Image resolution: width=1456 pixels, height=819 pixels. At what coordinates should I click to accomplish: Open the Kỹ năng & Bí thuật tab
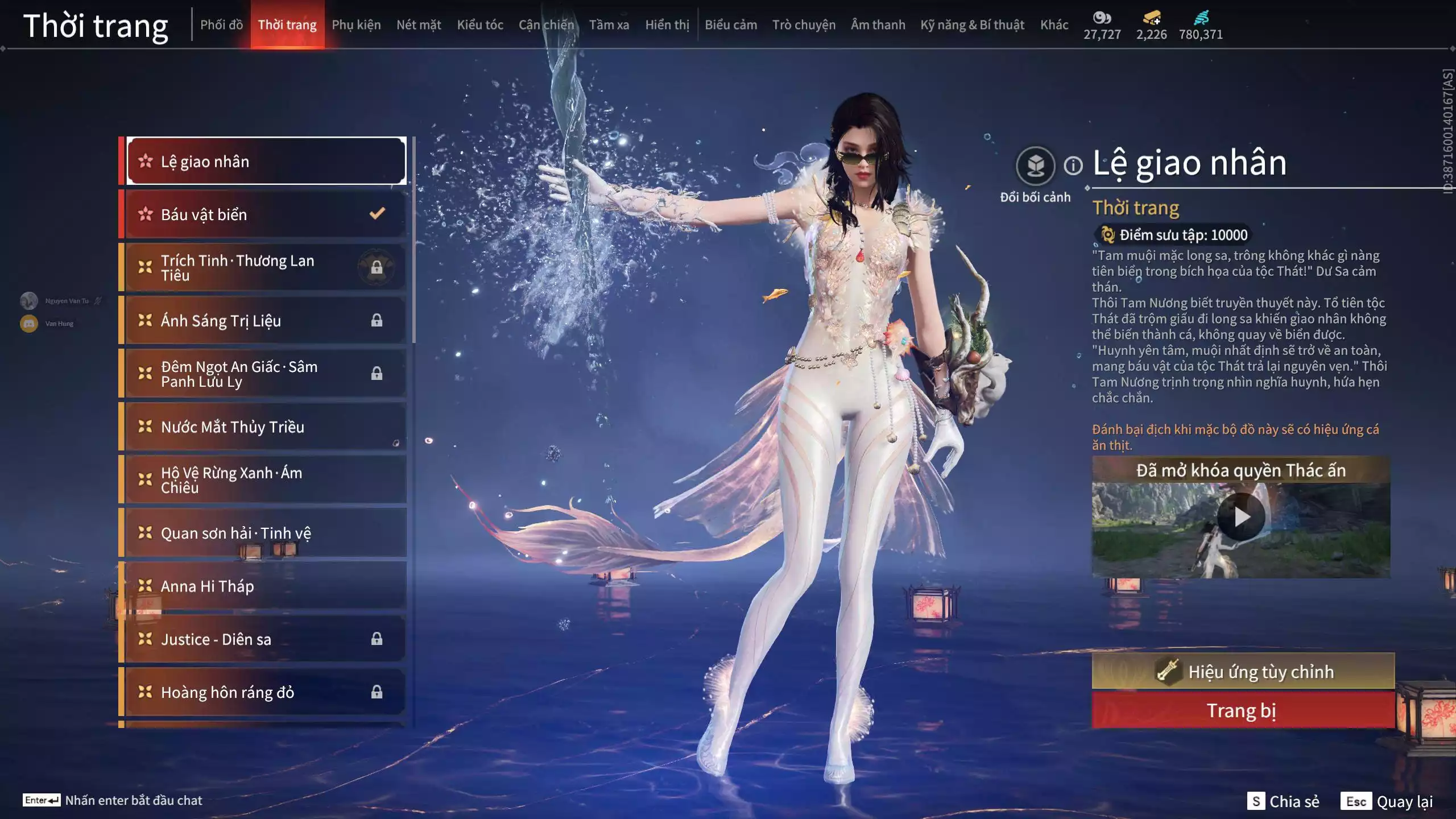point(972,25)
